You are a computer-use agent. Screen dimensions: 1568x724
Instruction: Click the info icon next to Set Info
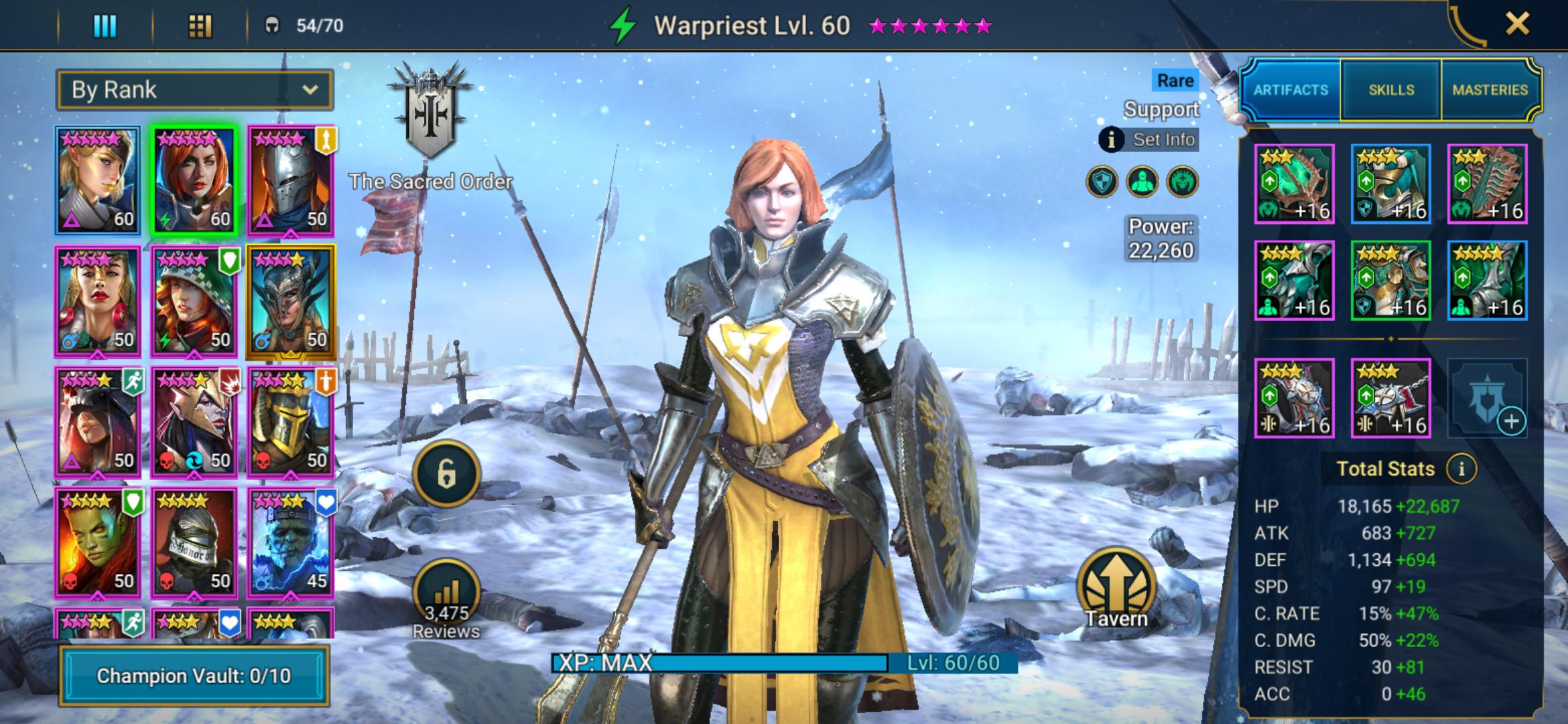[x=1111, y=139]
